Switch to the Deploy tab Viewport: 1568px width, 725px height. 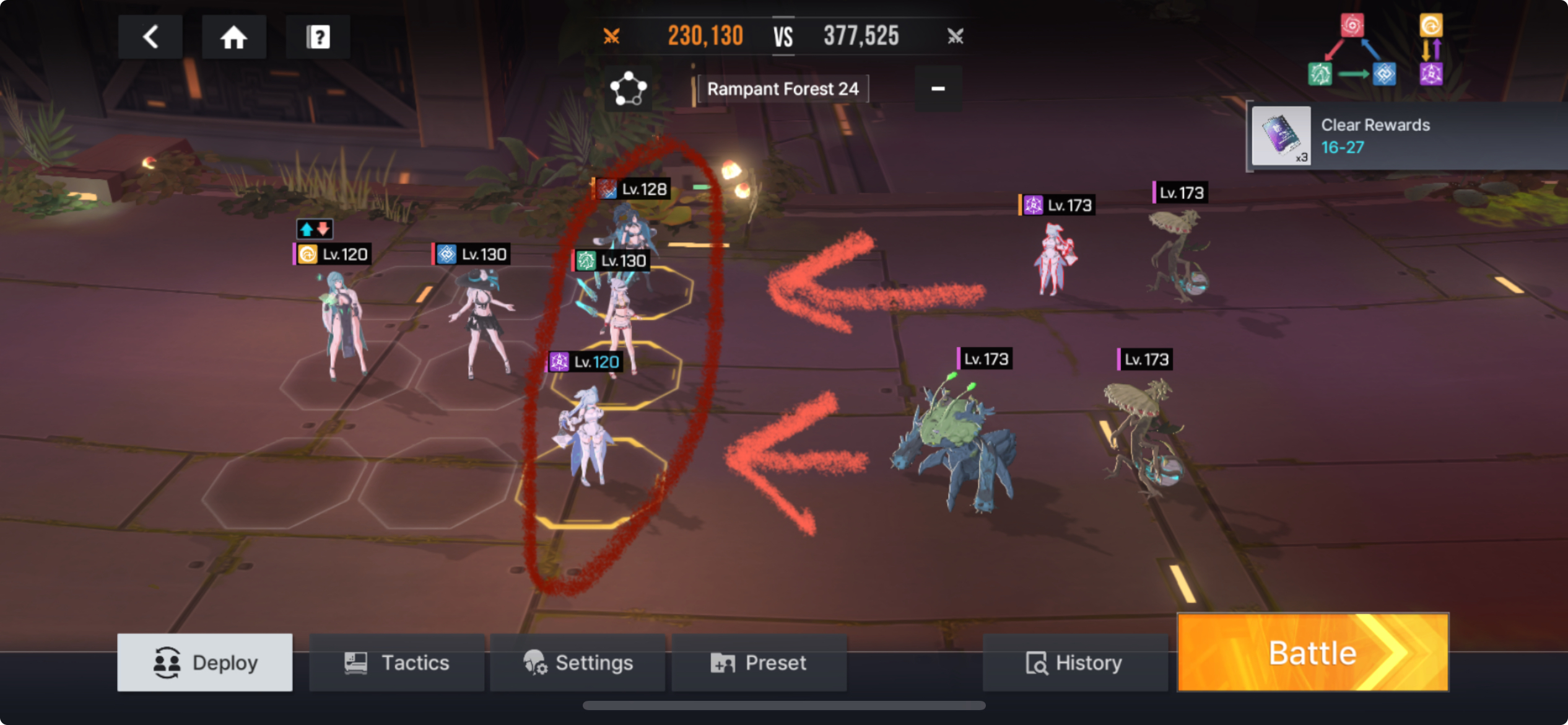tap(205, 662)
